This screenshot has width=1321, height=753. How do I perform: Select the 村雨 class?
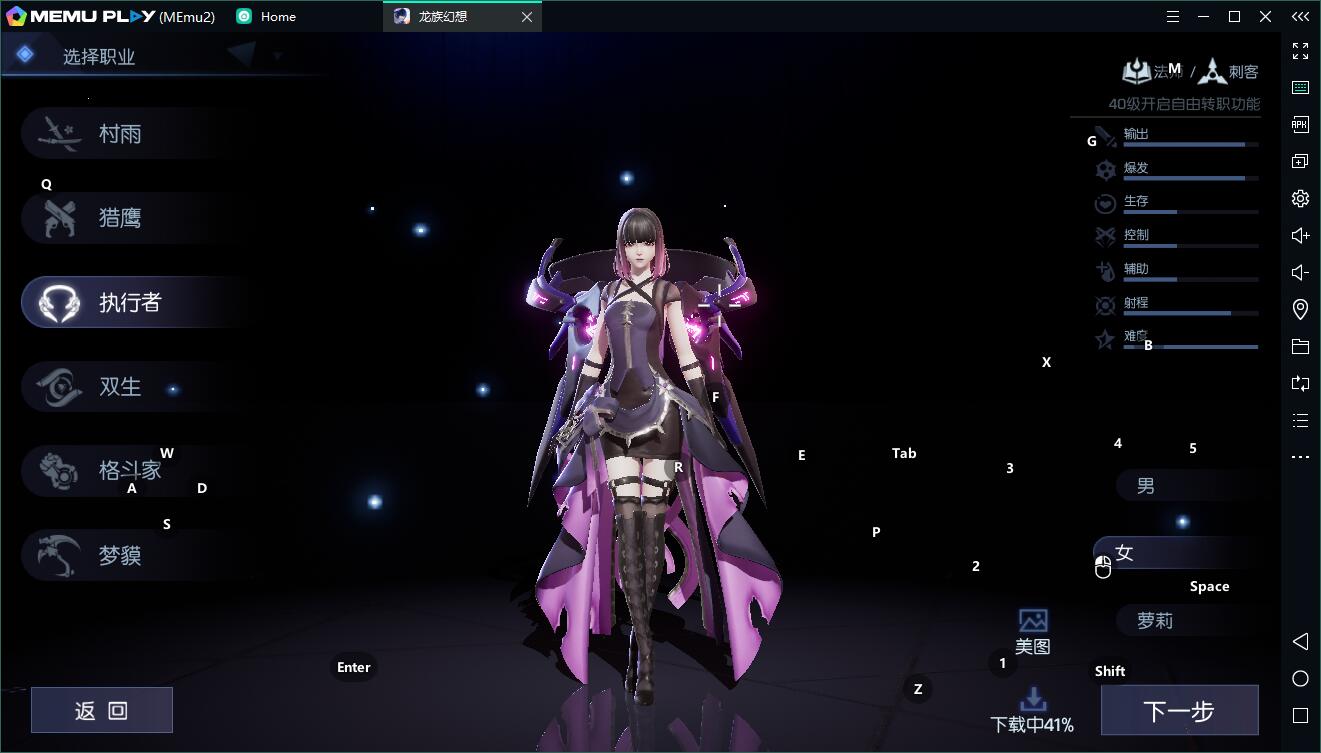click(x=120, y=134)
